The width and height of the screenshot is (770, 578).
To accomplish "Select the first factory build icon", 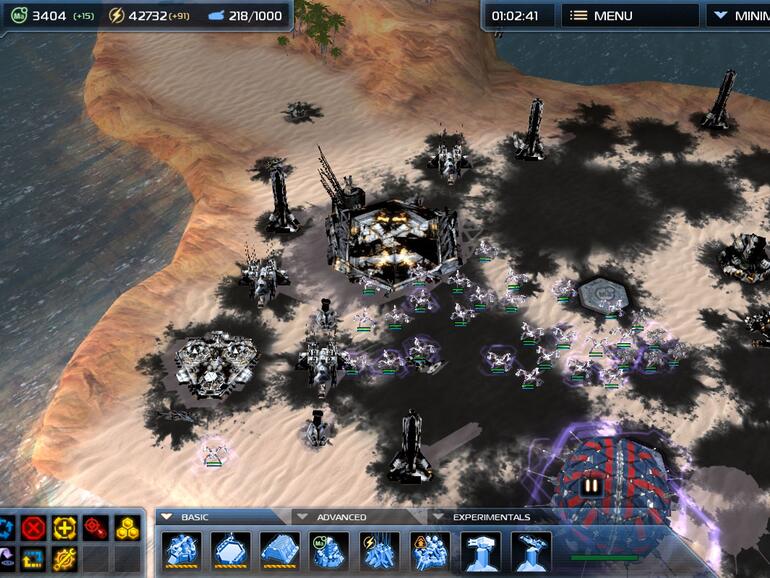I will point(181,551).
